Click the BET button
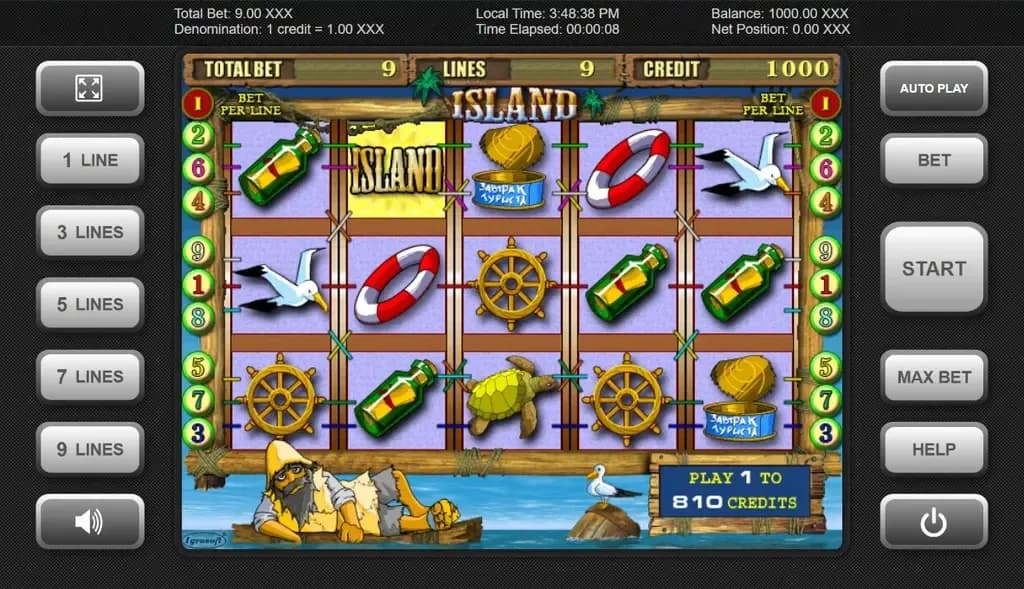Viewport: 1024px width, 589px height. (933, 160)
